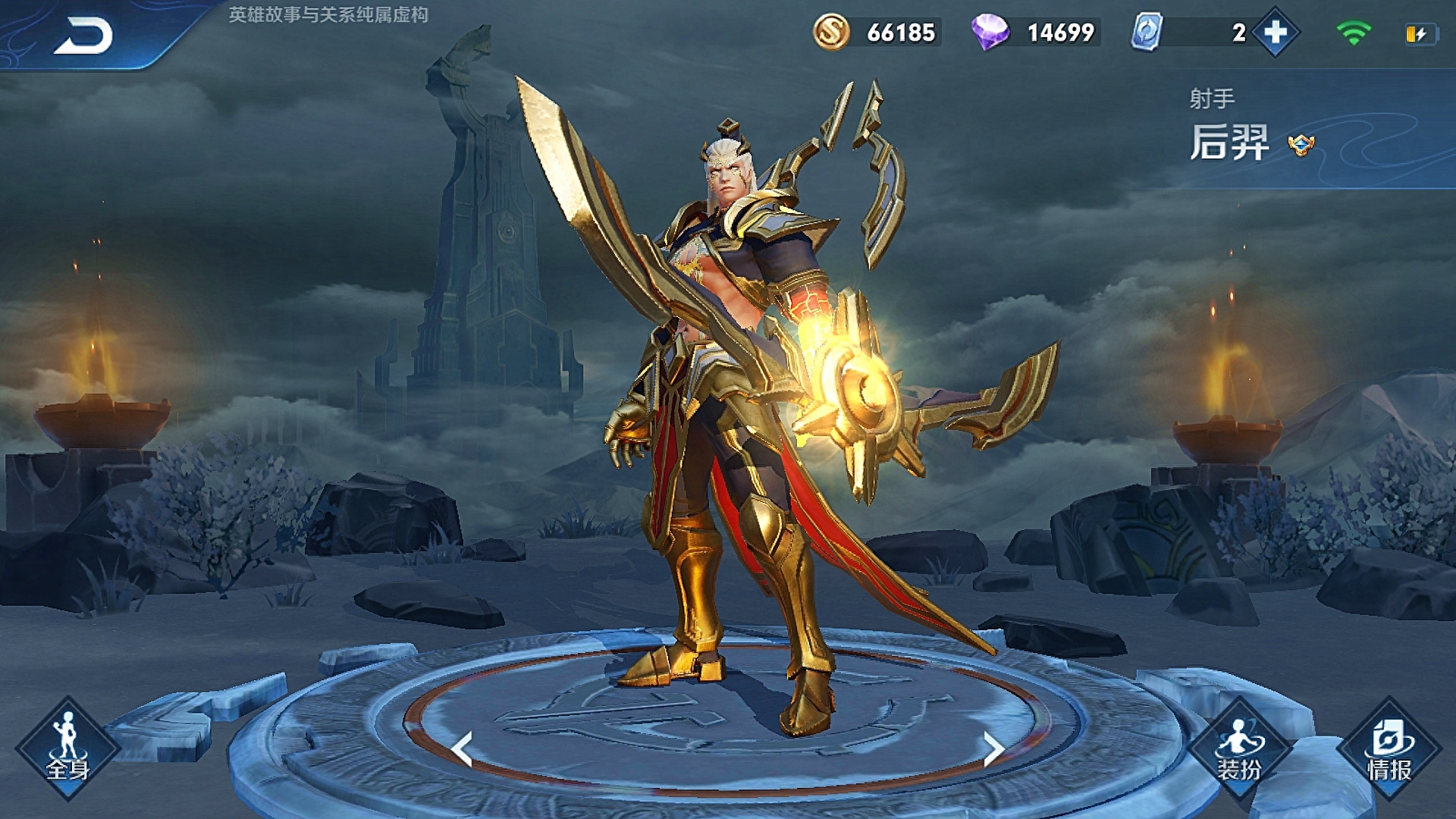Screen dimensions: 1456x819
Task: Go back using the return arrow
Action: click(83, 36)
